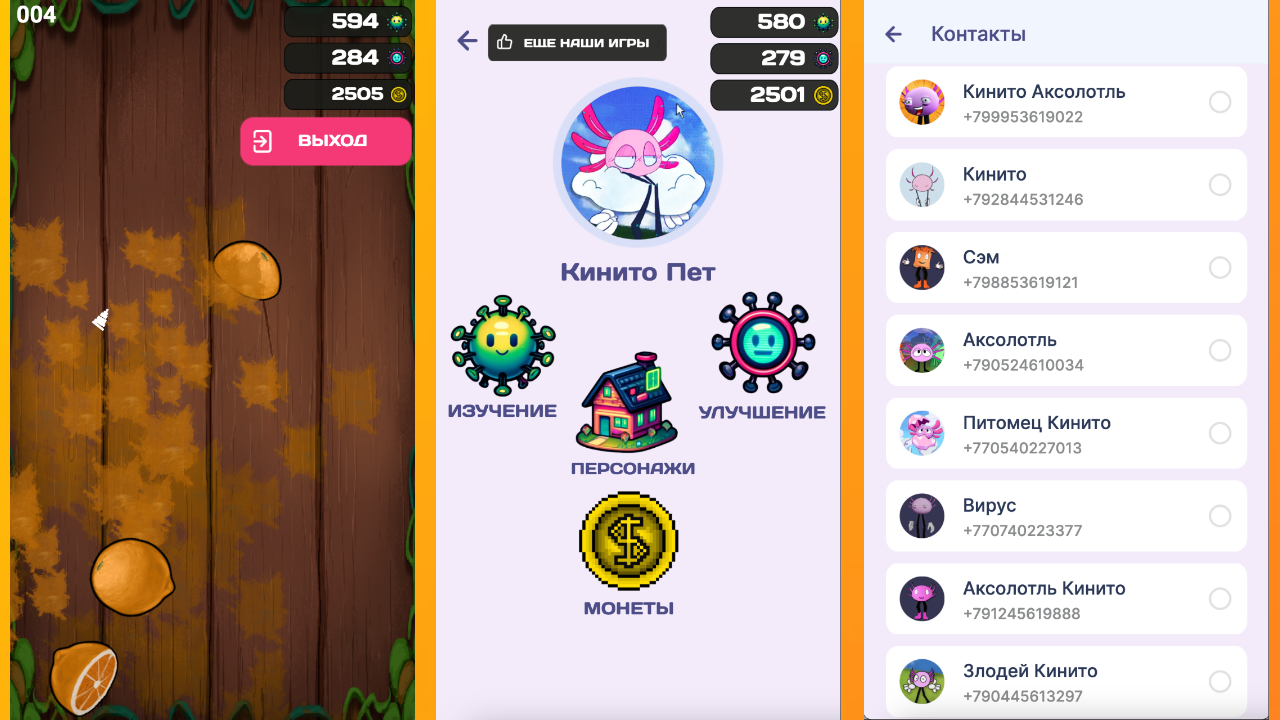Image resolution: width=1280 pixels, height=720 pixels.
Task: Select the circle next to Кинито Аксолотль
Action: [x=1220, y=101]
